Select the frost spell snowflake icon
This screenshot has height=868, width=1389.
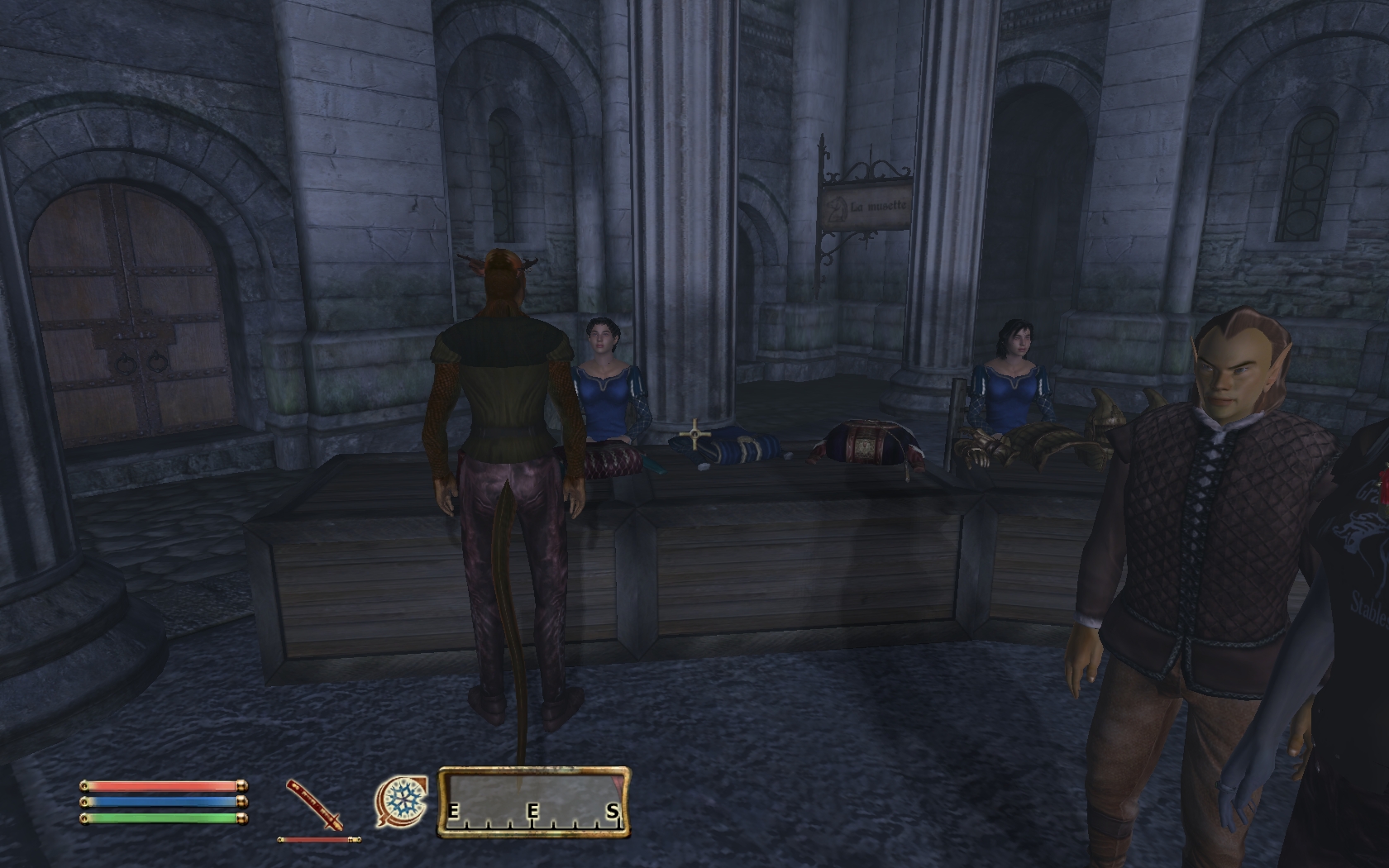pyautogui.click(x=402, y=801)
